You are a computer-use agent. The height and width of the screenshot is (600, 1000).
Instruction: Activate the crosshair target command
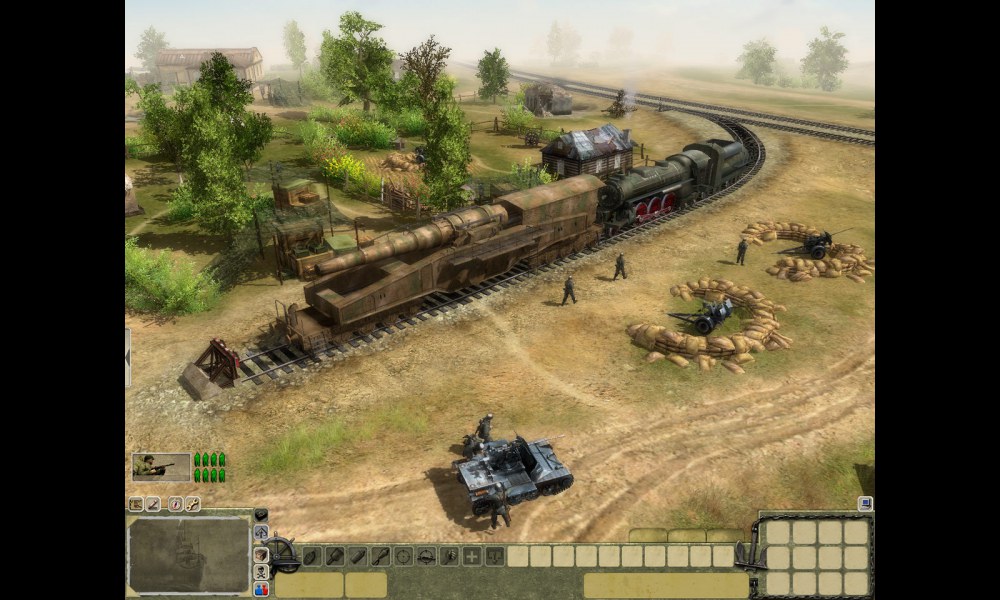click(x=403, y=556)
